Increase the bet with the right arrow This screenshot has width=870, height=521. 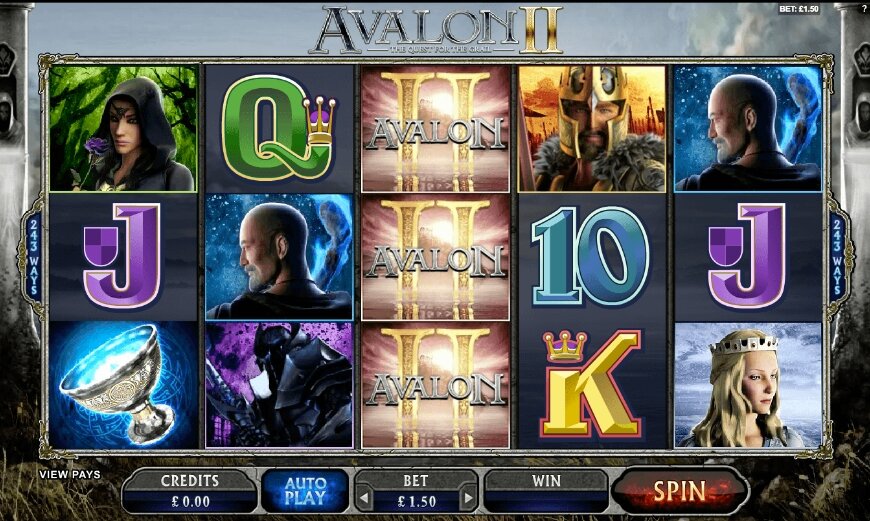point(466,497)
